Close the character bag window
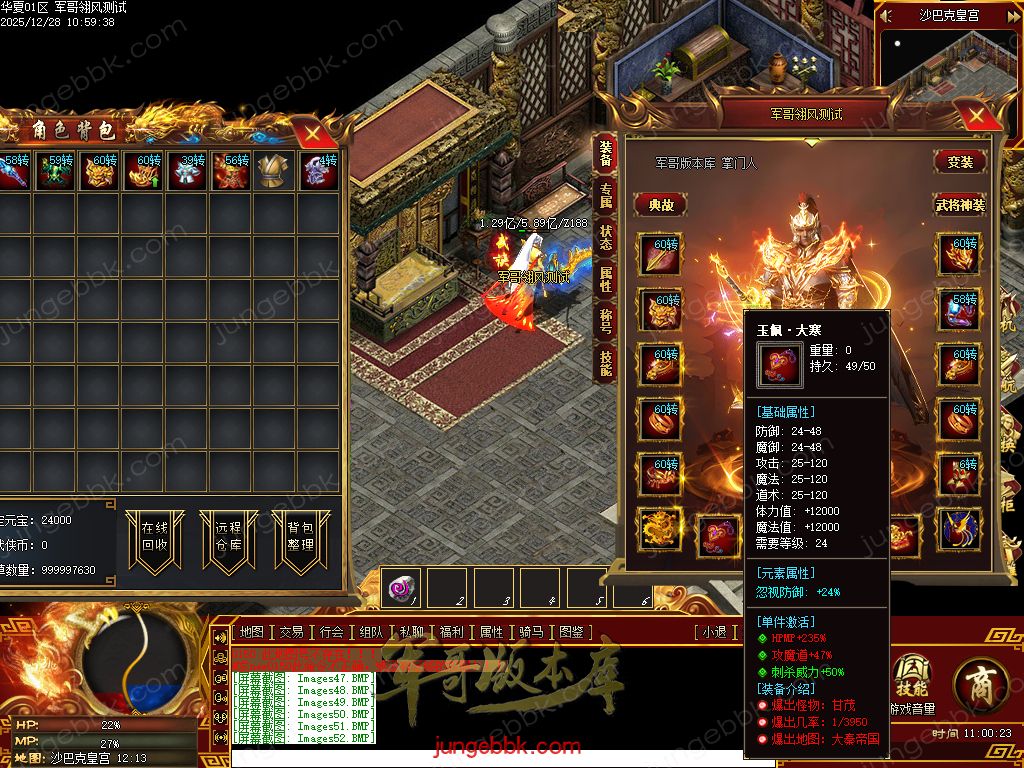The height and width of the screenshot is (768, 1024). tap(313, 131)
